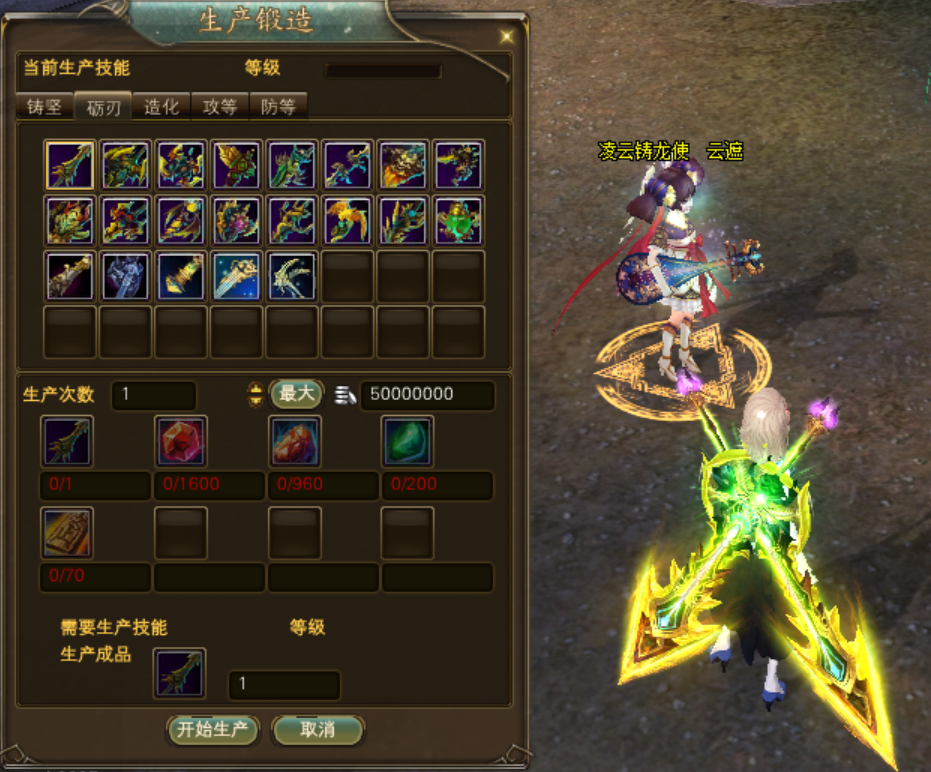931x772 pixels.
Task: Select the red gem material requiring 1600
Action: [181, 441]
